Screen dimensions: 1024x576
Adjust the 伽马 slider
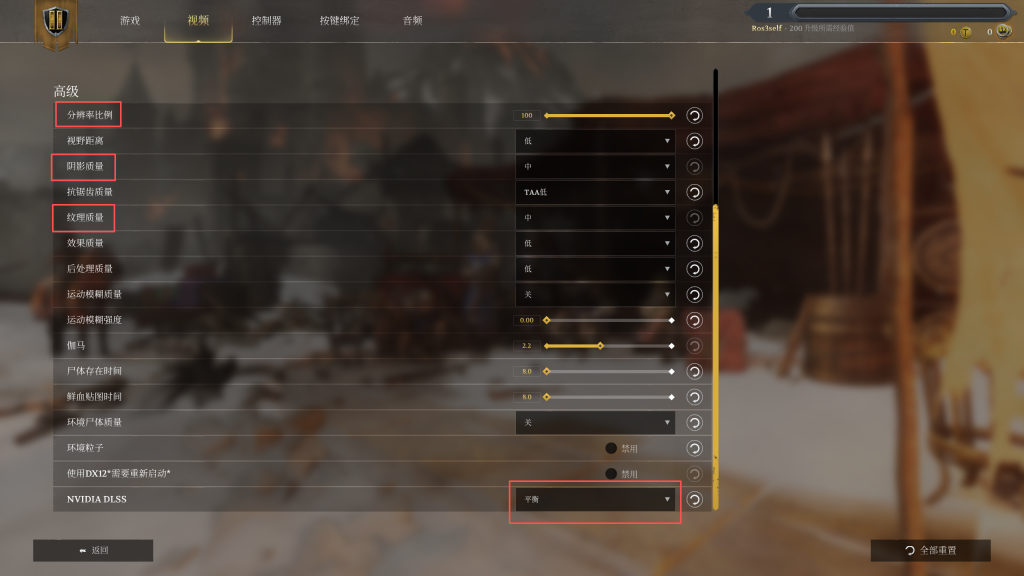(600, 346)
